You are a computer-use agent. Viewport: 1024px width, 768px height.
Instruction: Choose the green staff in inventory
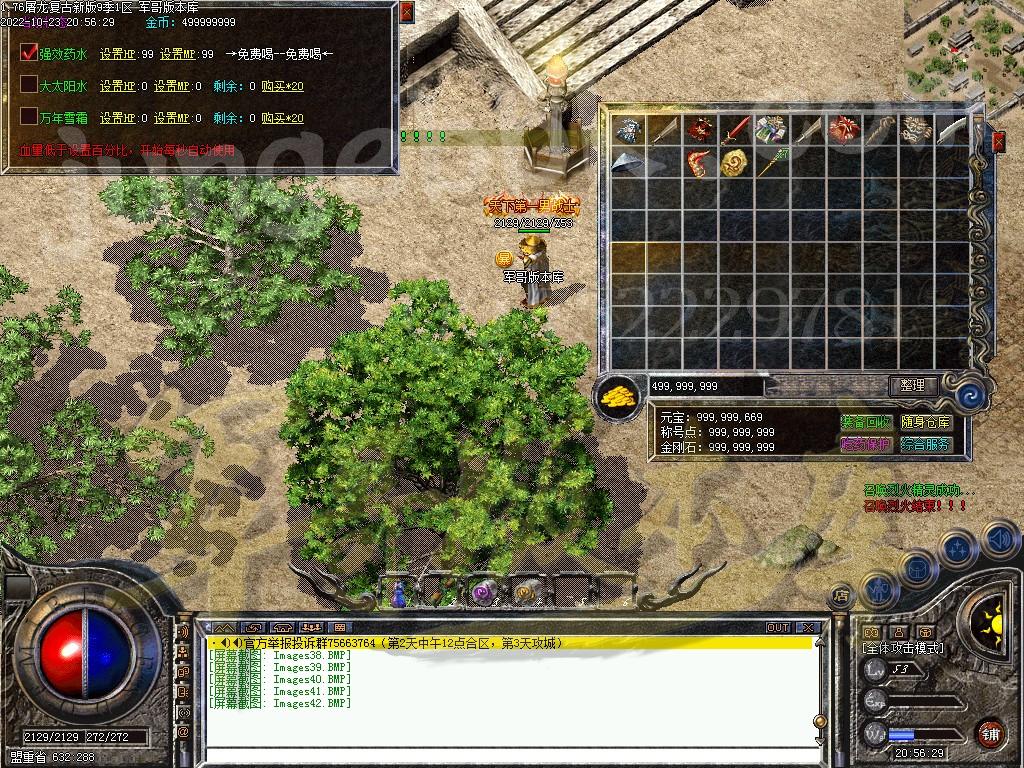coord(771,162)
